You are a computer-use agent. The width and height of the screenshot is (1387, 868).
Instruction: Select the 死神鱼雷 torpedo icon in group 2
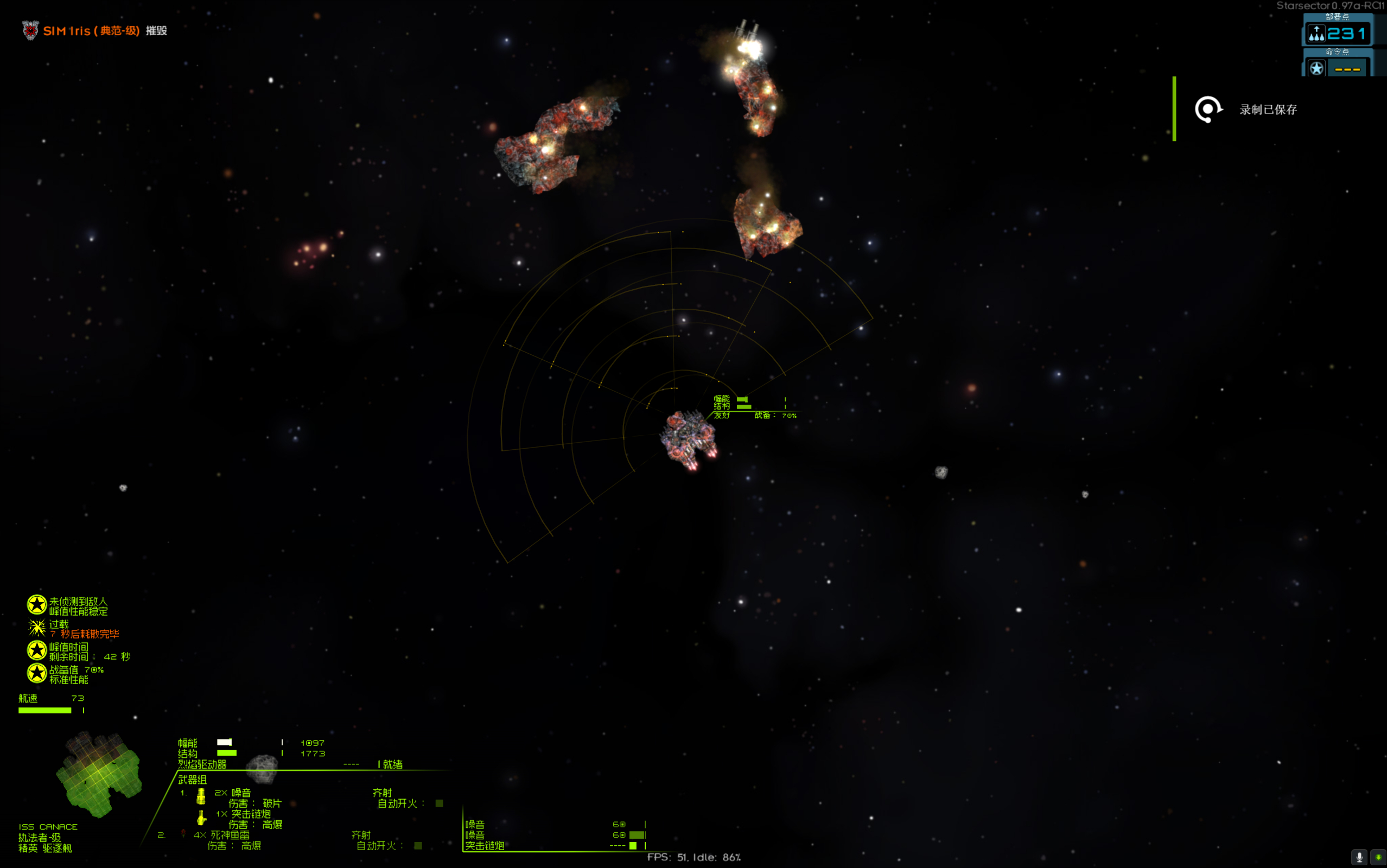(183, 835)
